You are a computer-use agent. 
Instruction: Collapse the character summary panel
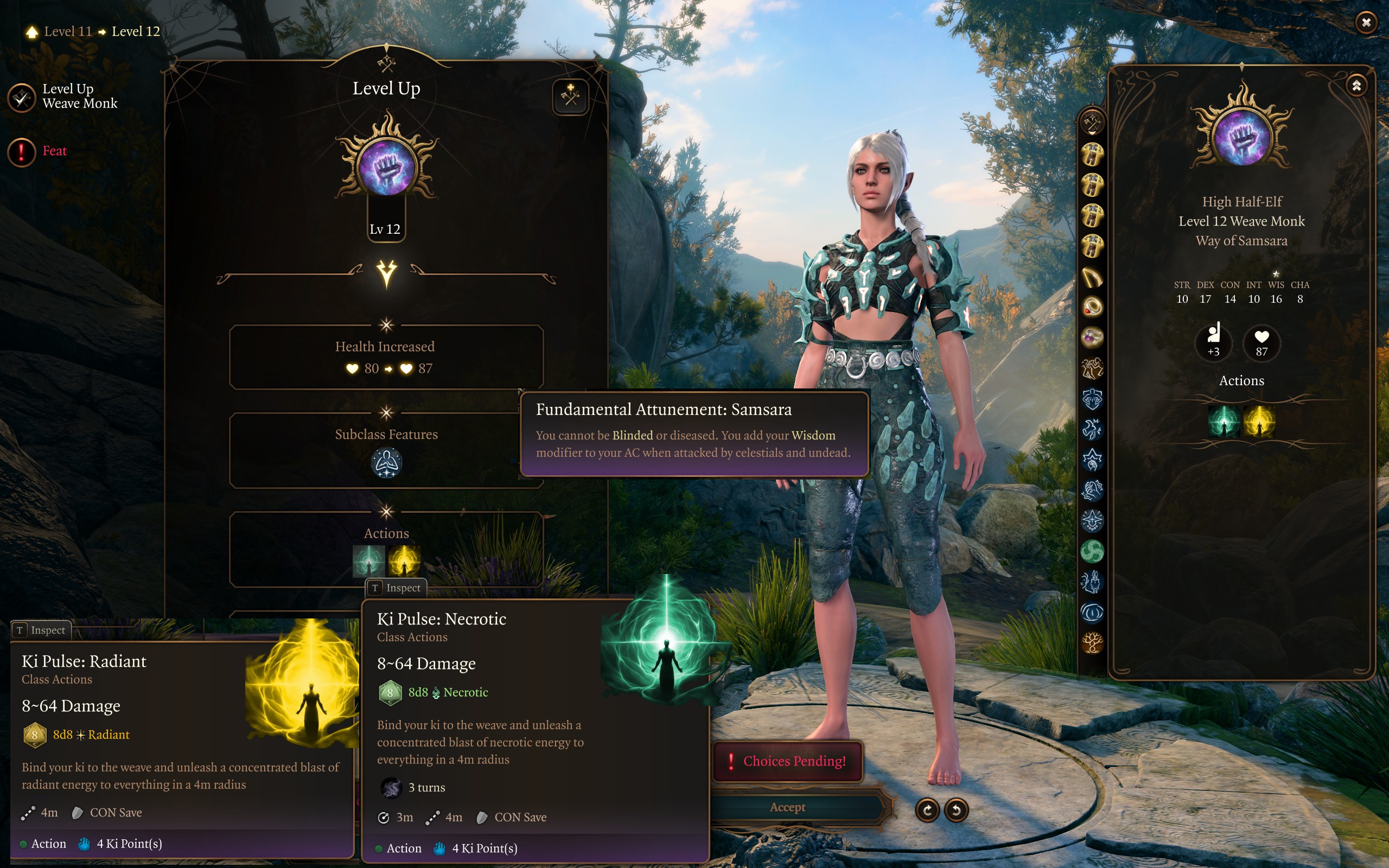click(x=1356, y=86)
